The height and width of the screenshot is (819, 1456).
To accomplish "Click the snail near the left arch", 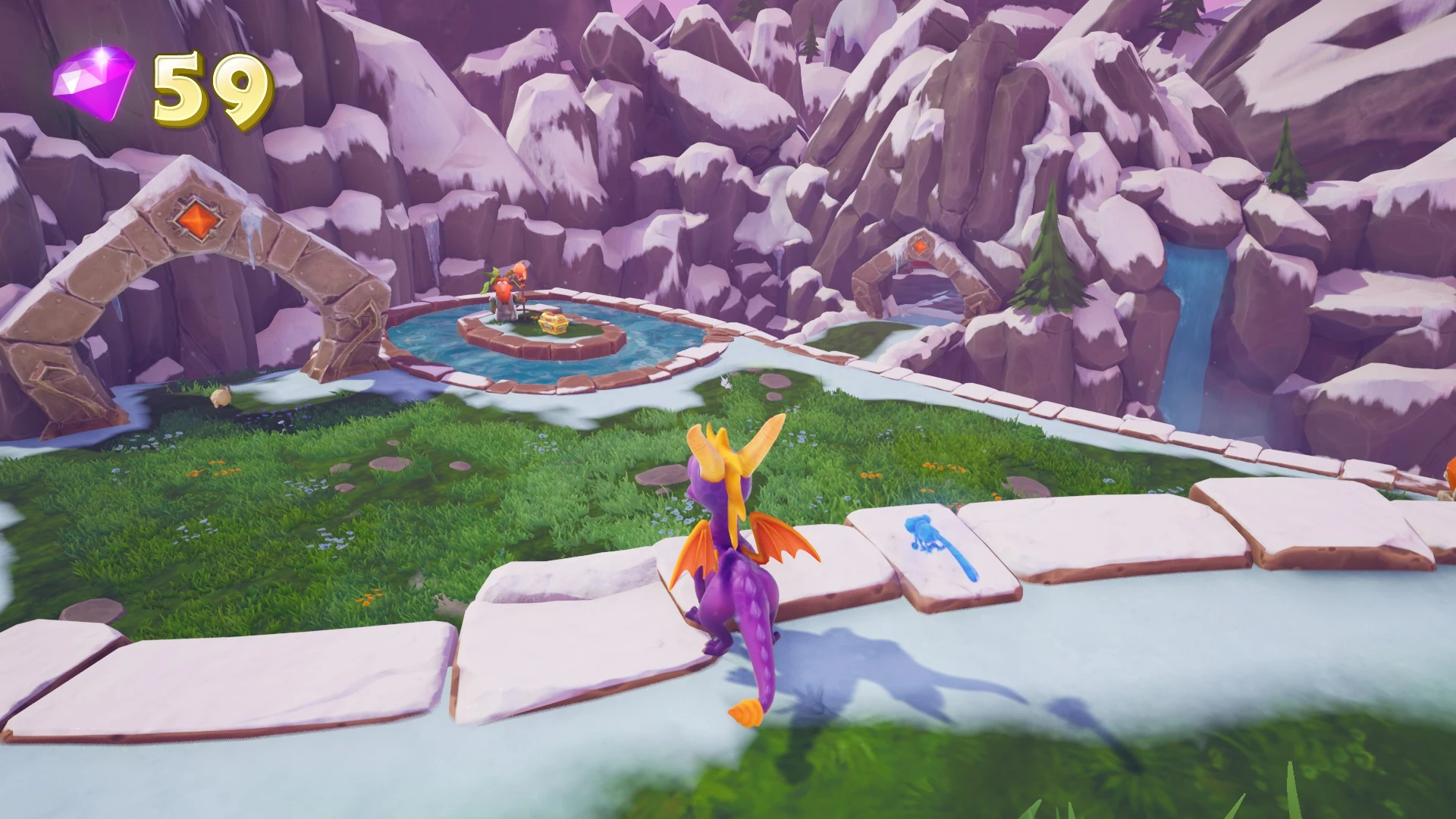I will click(x=219, y=398).
